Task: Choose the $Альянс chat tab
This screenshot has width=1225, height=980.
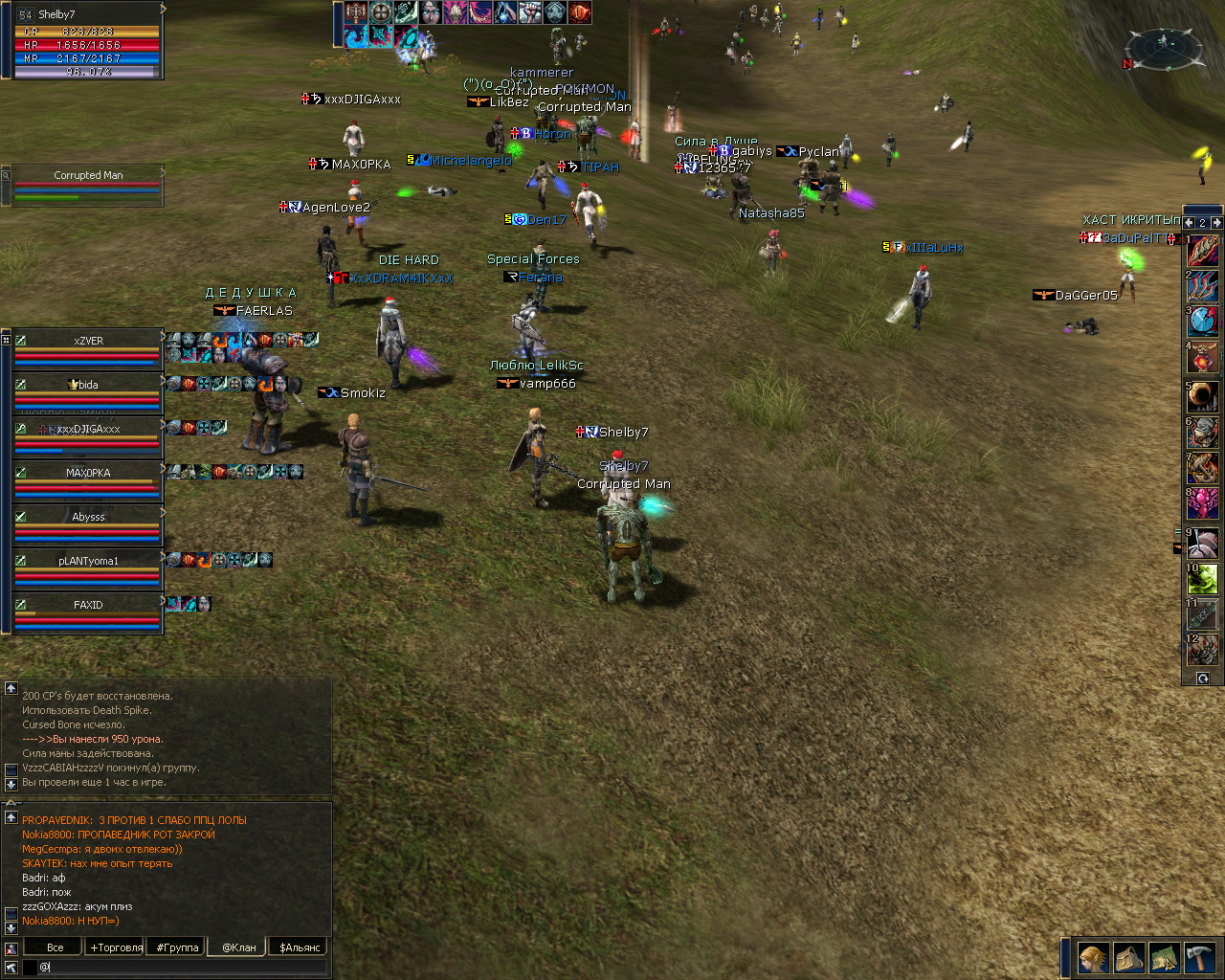Action: point(300,947)
